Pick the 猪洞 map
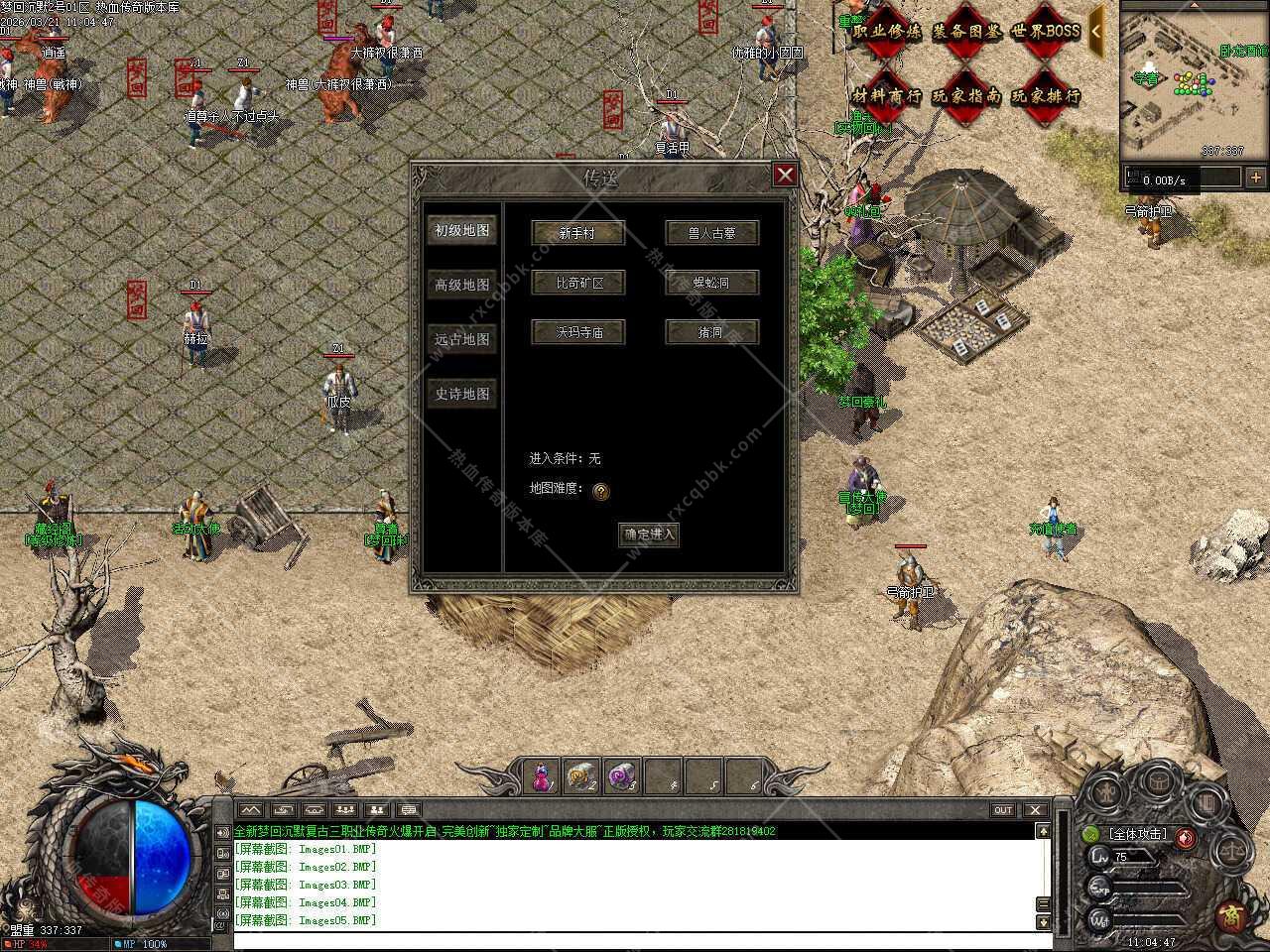The image size is (1270, 952). [711, 332]
